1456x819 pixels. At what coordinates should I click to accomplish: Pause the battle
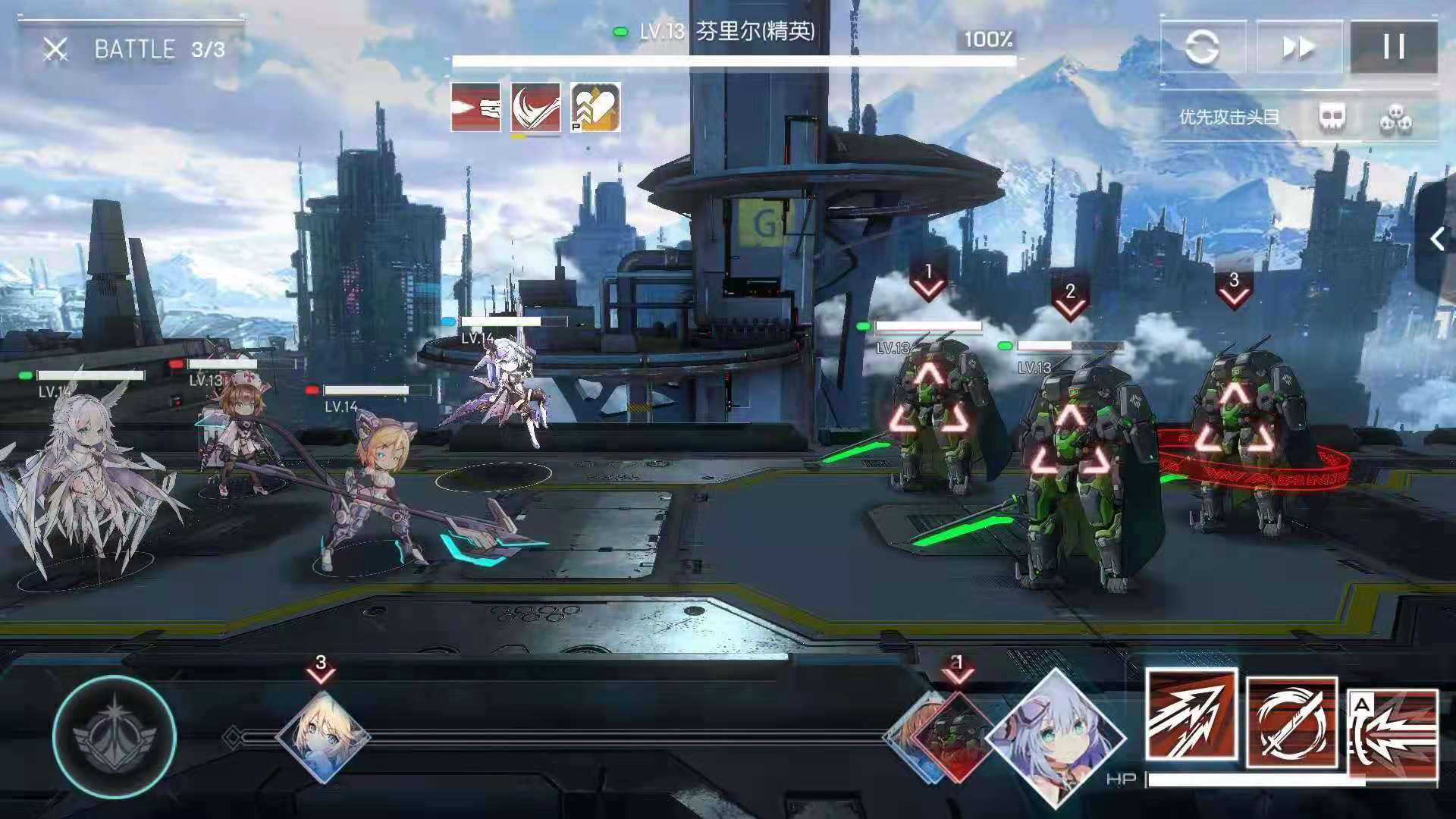click(x=1393, y=48)
